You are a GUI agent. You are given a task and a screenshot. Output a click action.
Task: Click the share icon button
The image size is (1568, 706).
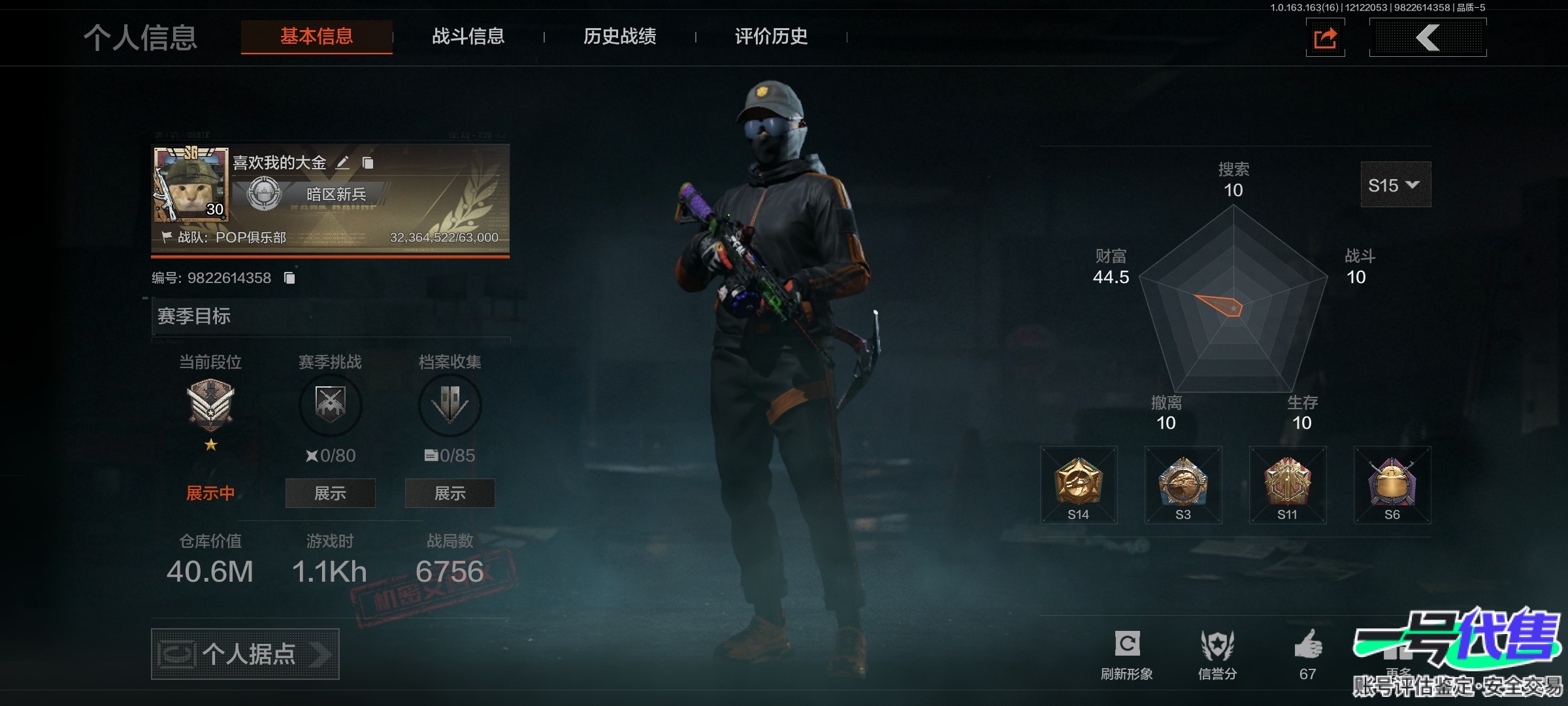[x=1325, y=38]
